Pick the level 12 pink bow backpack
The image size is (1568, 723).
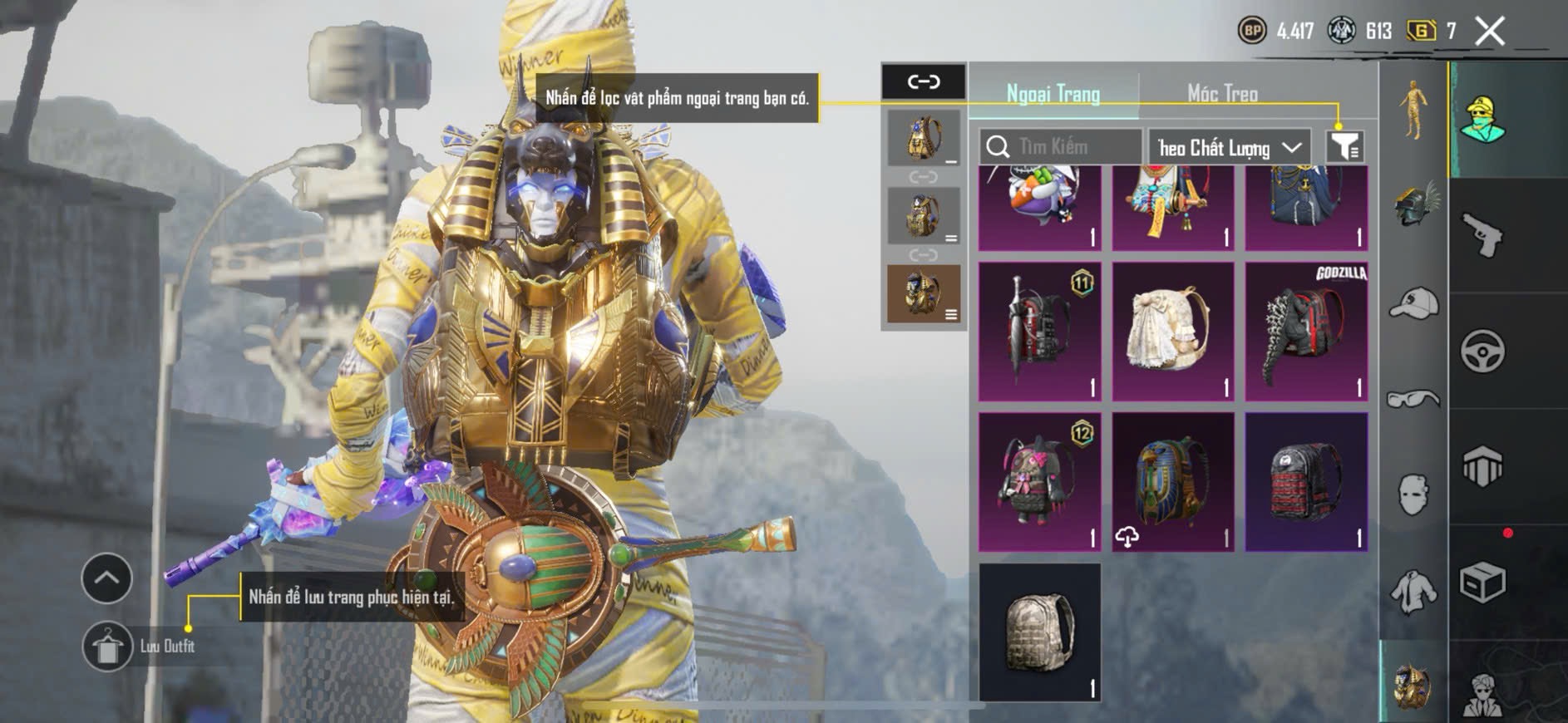(1039, 482)
